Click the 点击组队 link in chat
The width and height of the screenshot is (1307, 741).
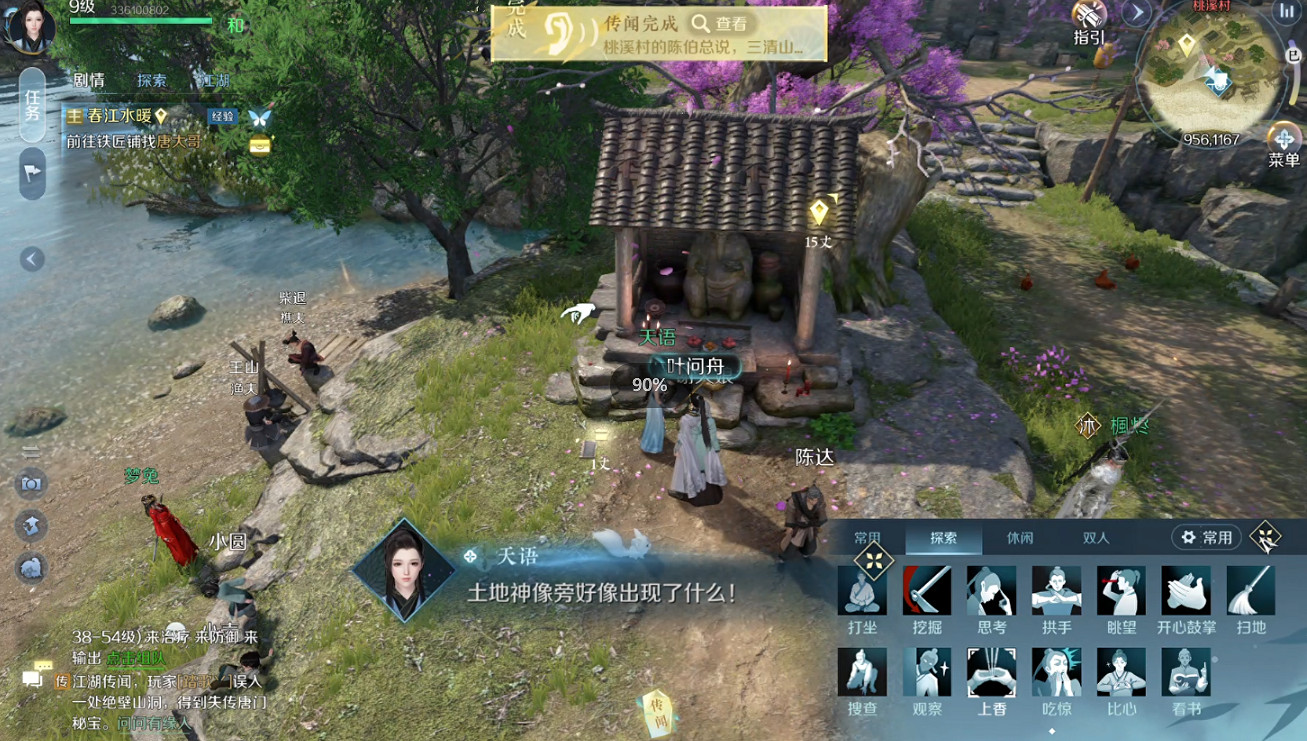(x=134, y=660)
